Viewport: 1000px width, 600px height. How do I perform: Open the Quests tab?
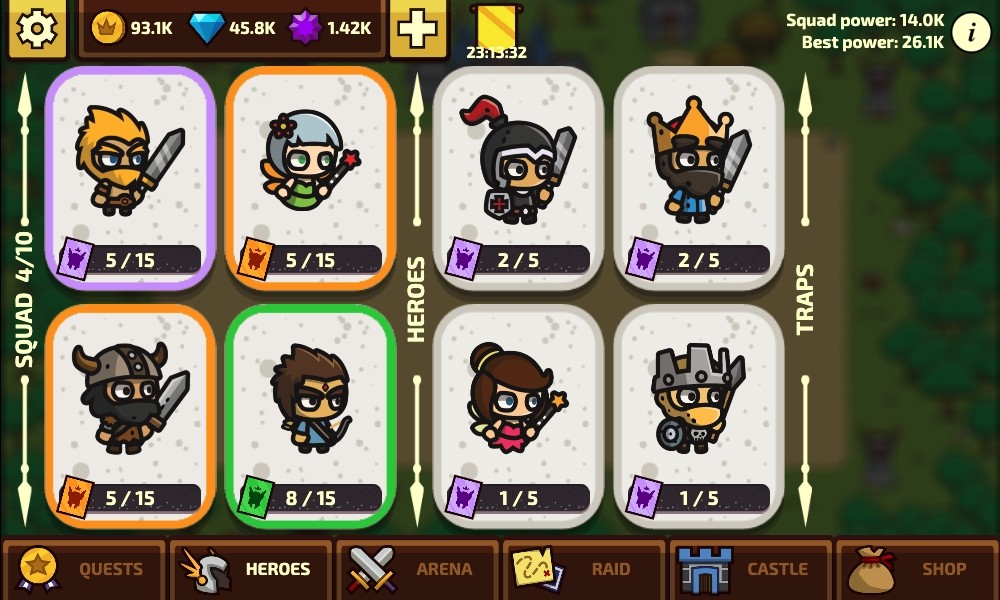(x=84, y=569)
